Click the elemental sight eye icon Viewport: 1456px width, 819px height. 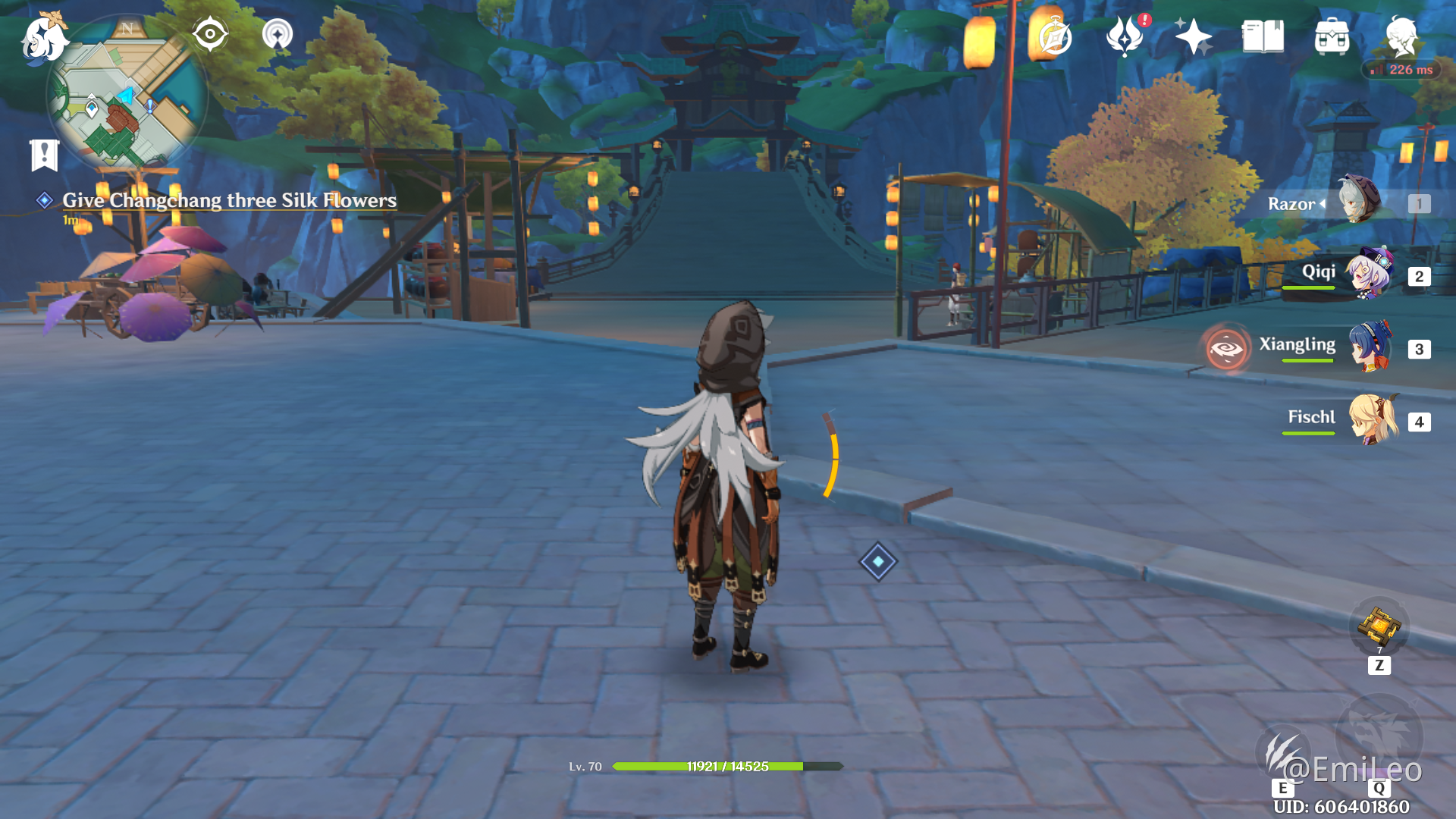pos(210,34)
